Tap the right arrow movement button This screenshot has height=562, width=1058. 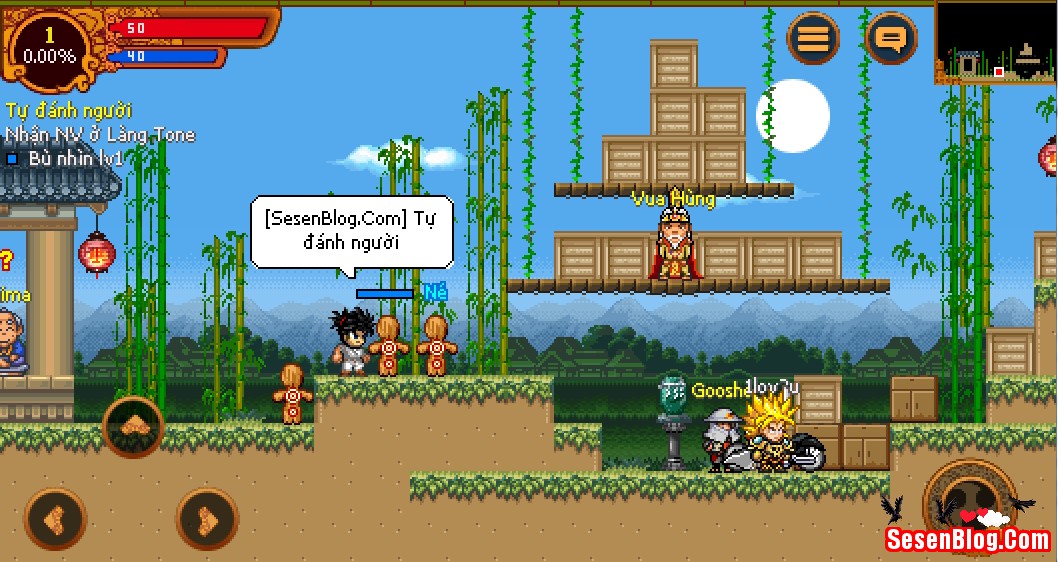click(x=207, y=518)
